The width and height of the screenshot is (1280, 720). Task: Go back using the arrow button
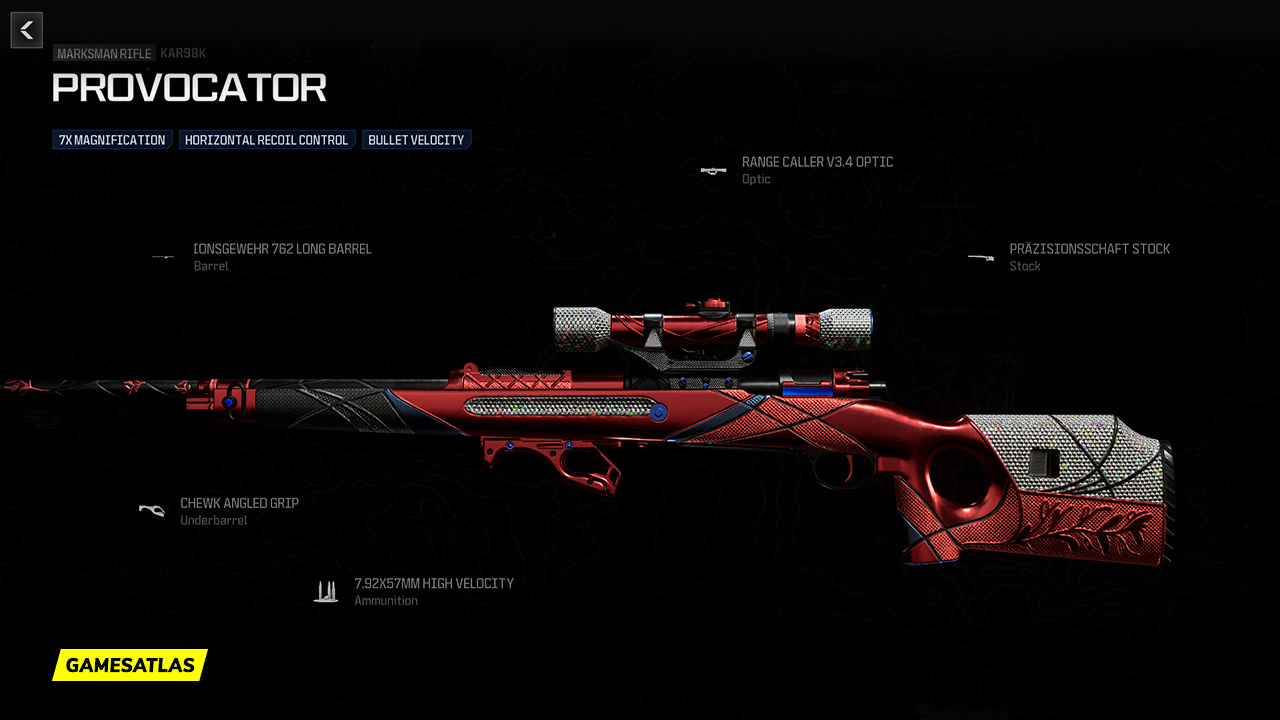pos(26,30)
